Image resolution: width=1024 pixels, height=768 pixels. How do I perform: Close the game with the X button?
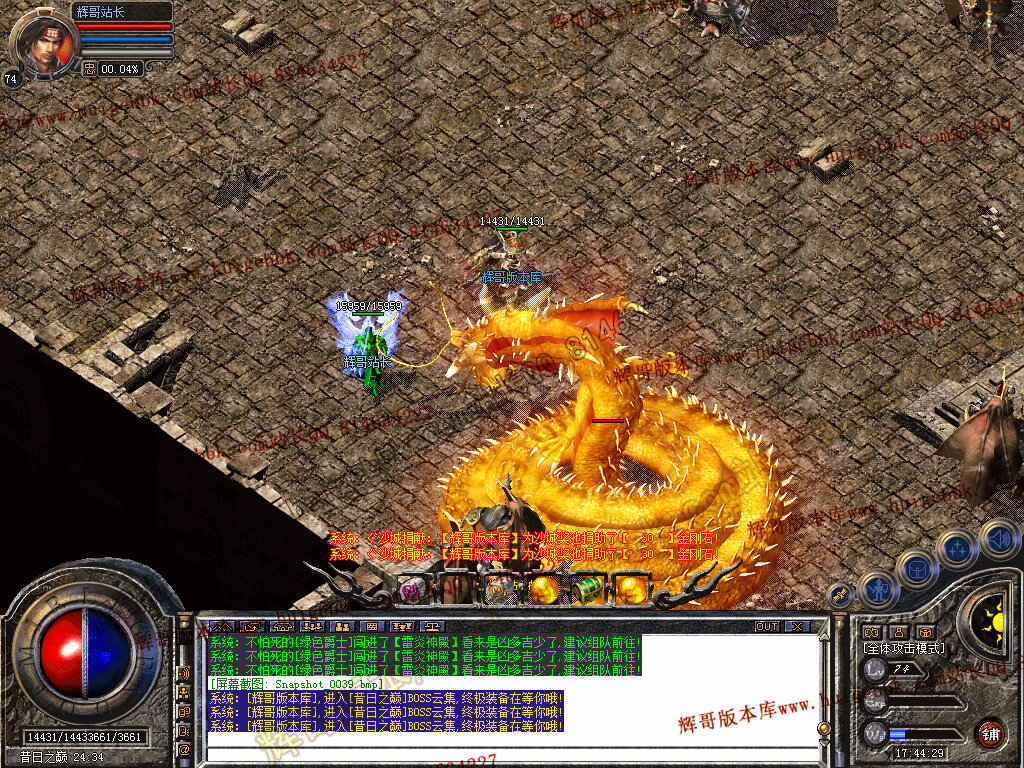click(x=796, y=626)
